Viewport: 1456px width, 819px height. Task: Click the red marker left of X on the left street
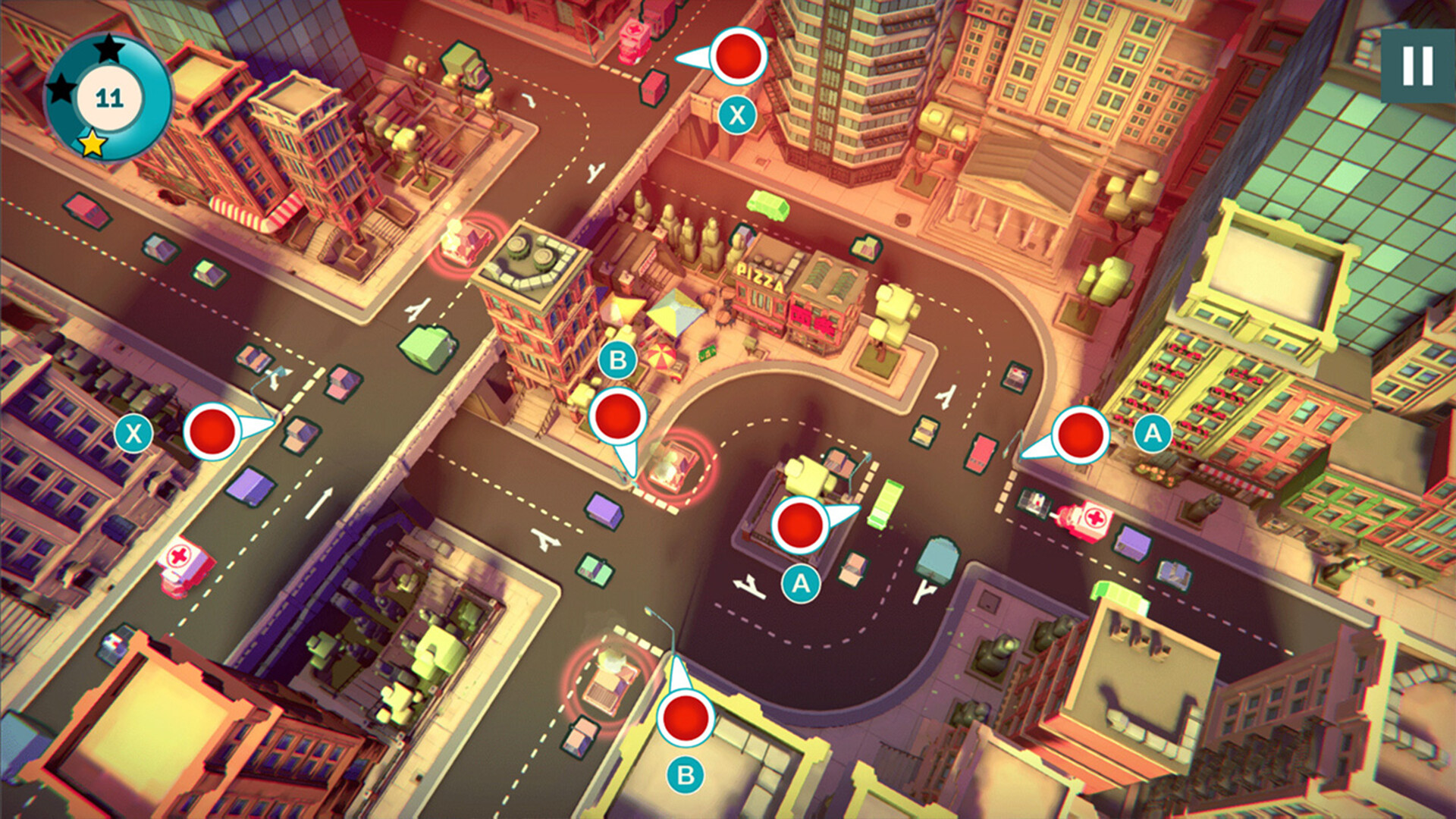(213, 433)
